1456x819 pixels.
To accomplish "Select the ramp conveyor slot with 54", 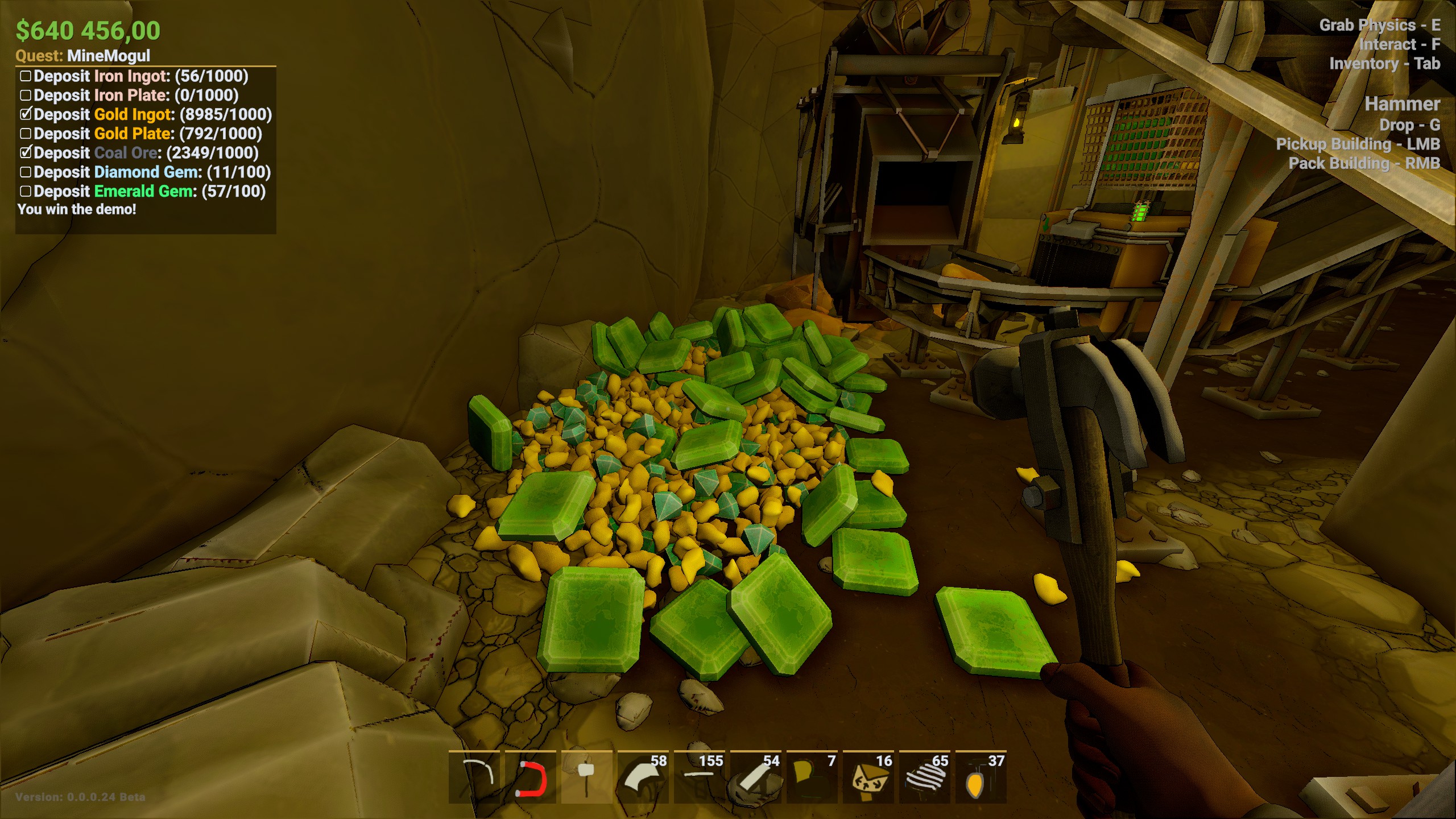I will click(x=755, y=777).
